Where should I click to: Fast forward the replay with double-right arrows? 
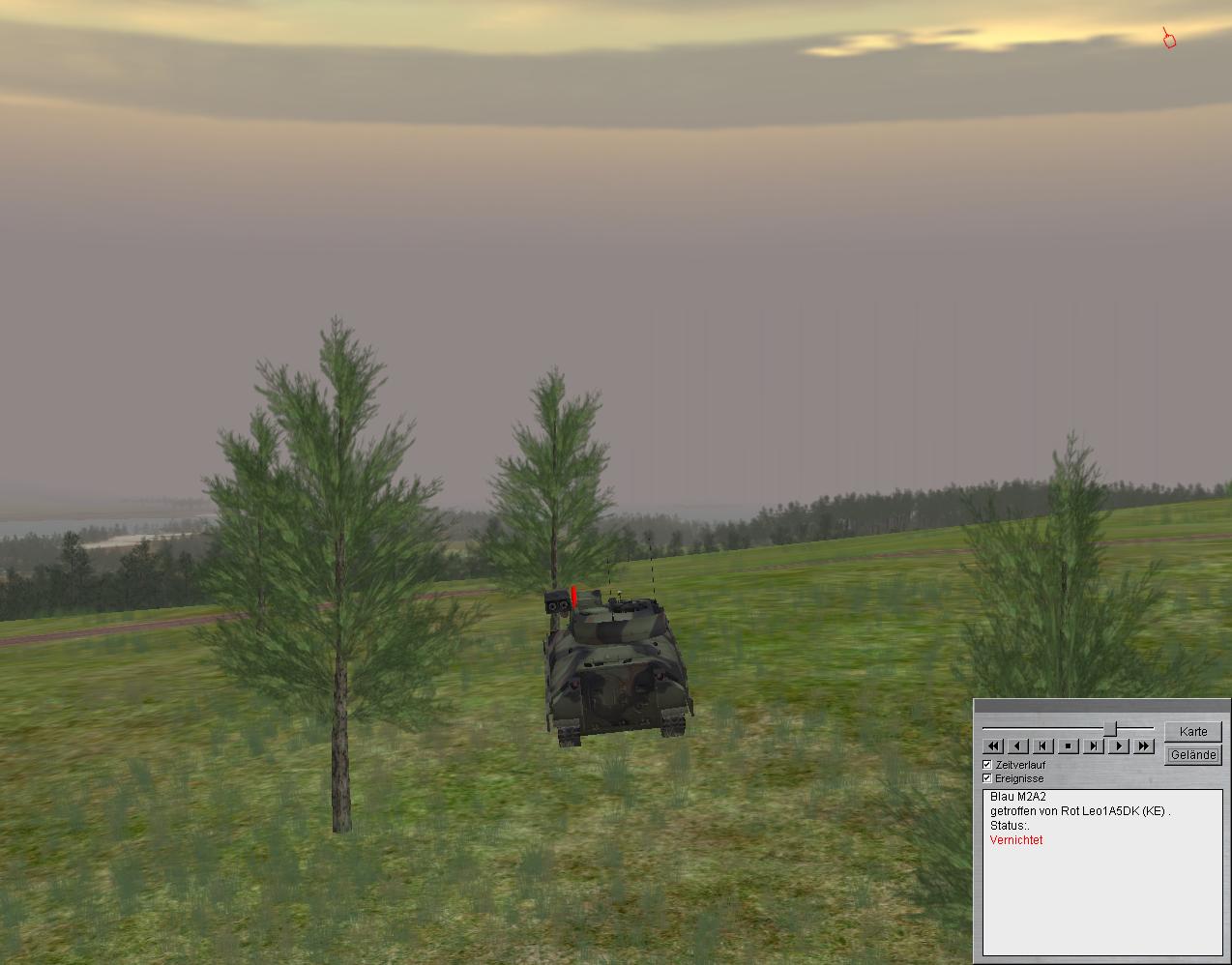(1144, 746)
